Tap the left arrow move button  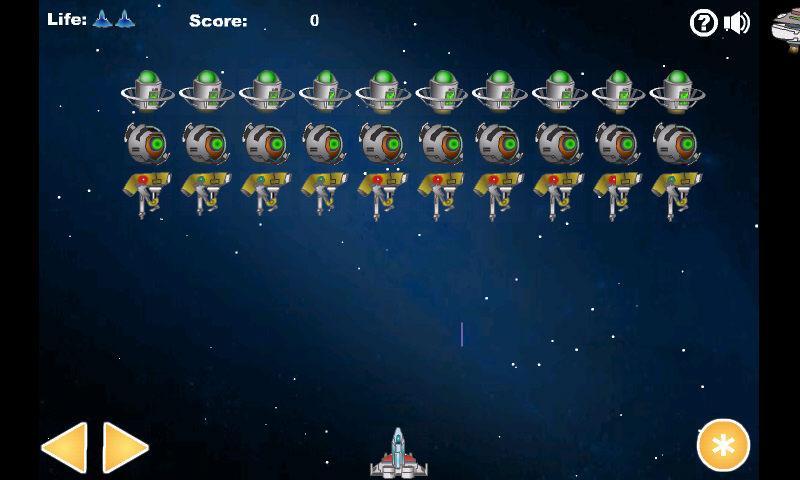click(x=64, y=447)
